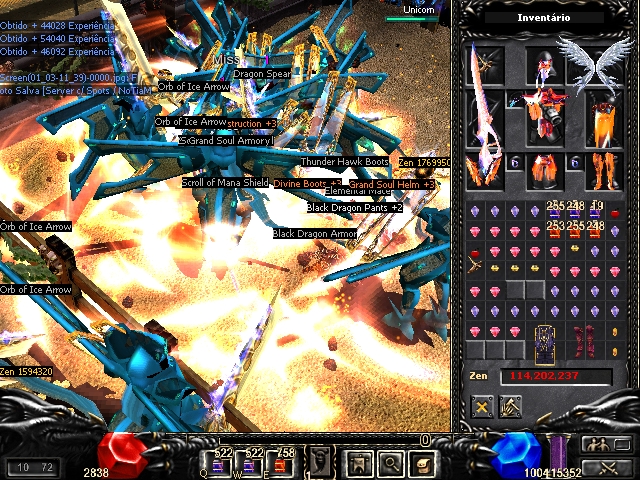
Task: Open the character window icon
Action: pyautogui.click(x=358, y=462)
